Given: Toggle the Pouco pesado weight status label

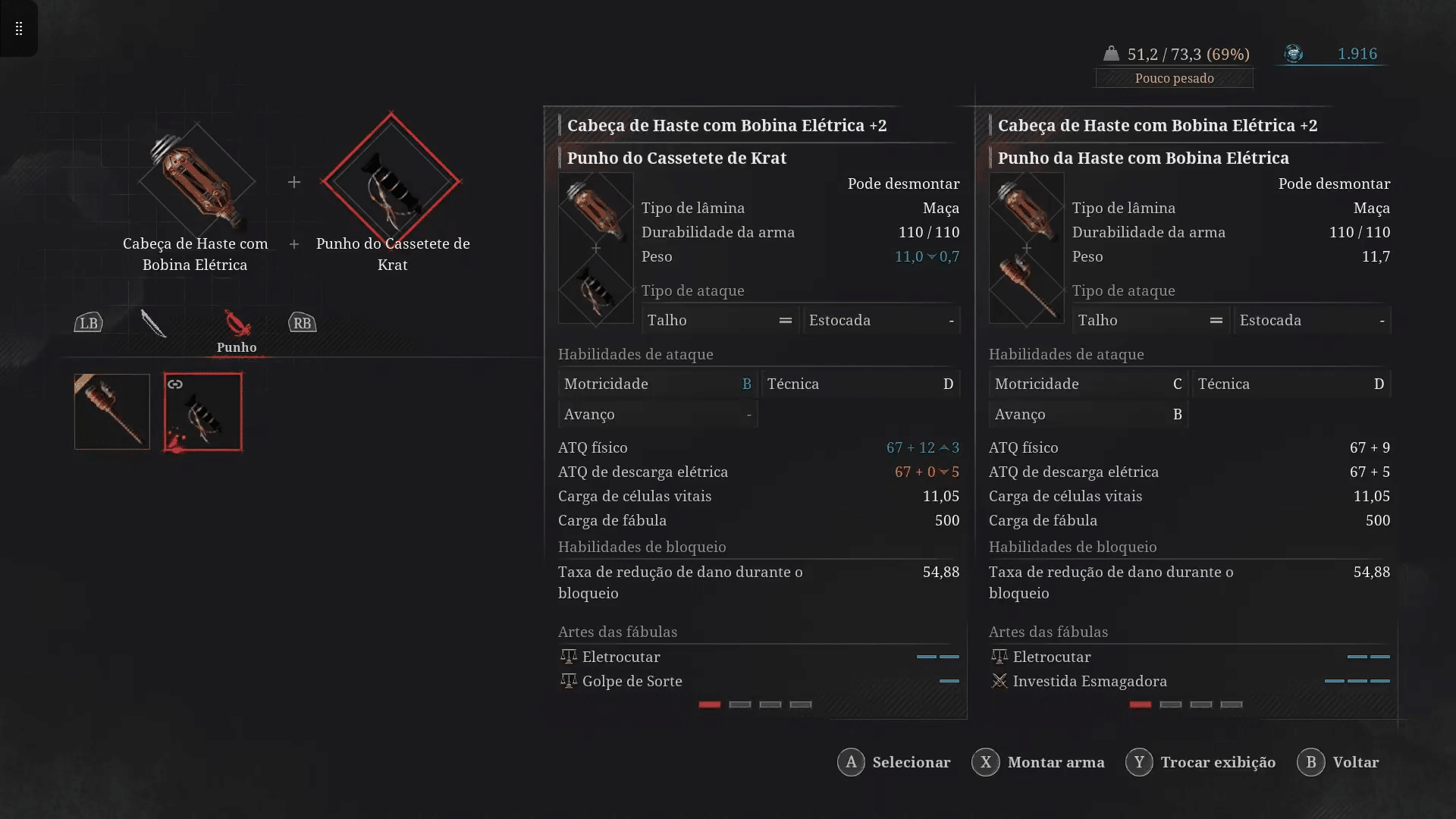Looking at the screenshot, I should tap(1174, 78).
